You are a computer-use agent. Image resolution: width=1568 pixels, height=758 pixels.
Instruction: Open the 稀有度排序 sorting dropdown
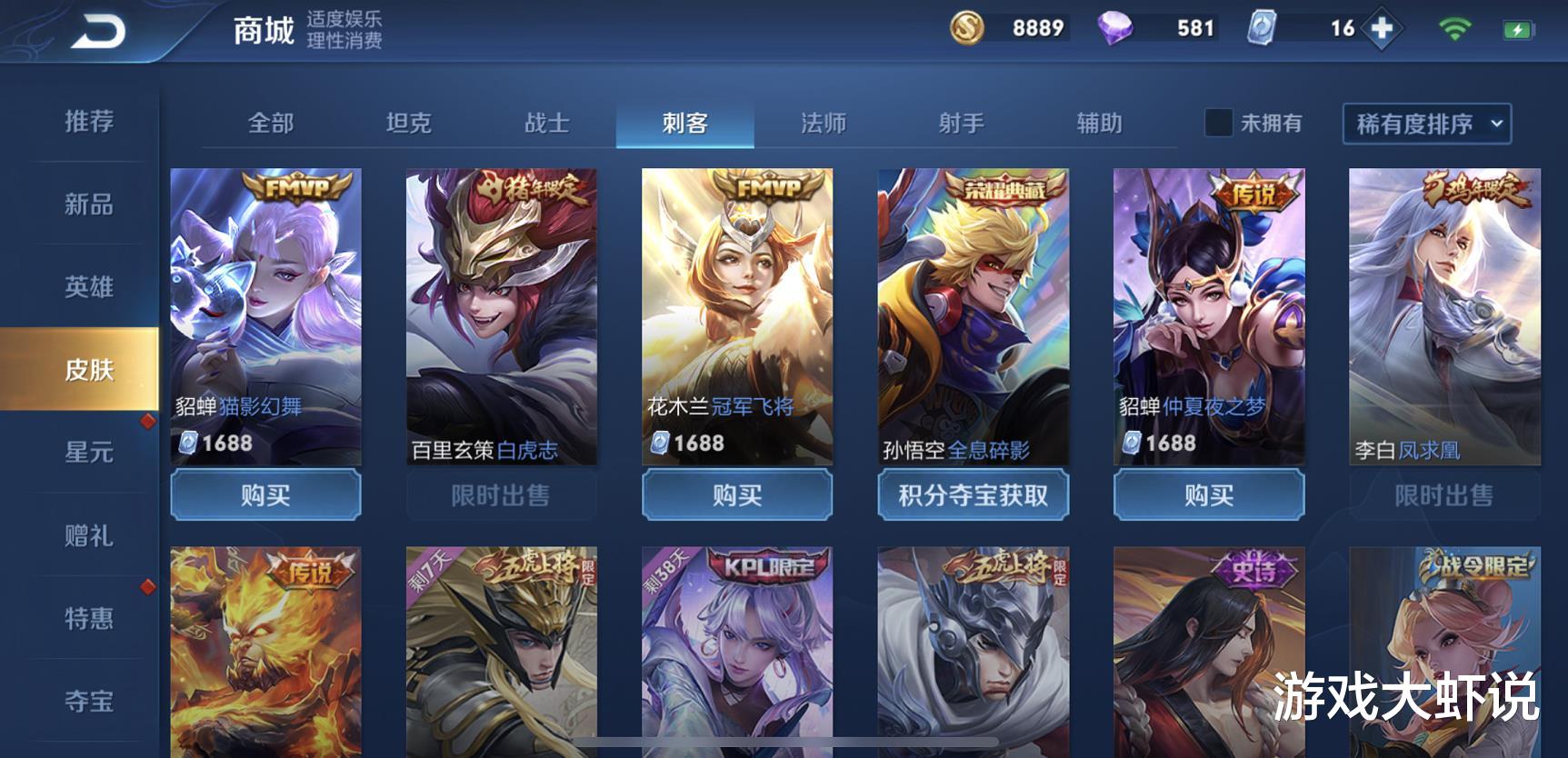[x=1413, y=125]
